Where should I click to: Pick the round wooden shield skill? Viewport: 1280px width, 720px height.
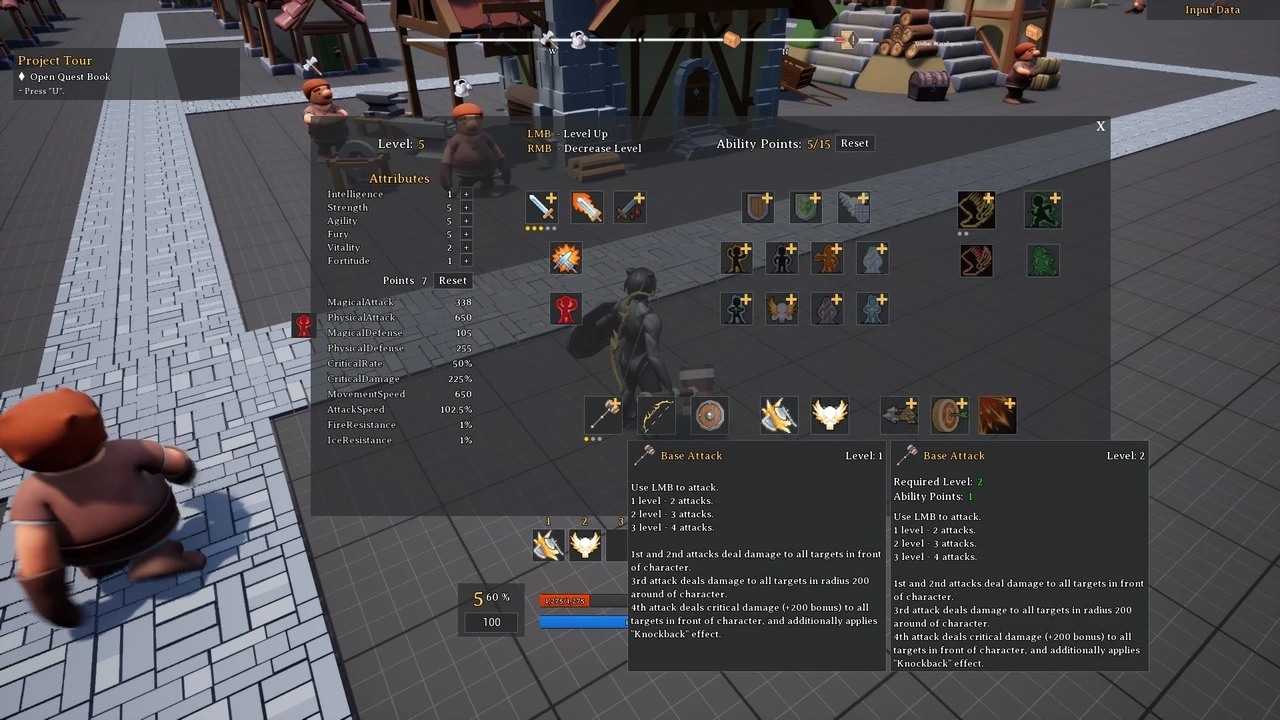709,414
